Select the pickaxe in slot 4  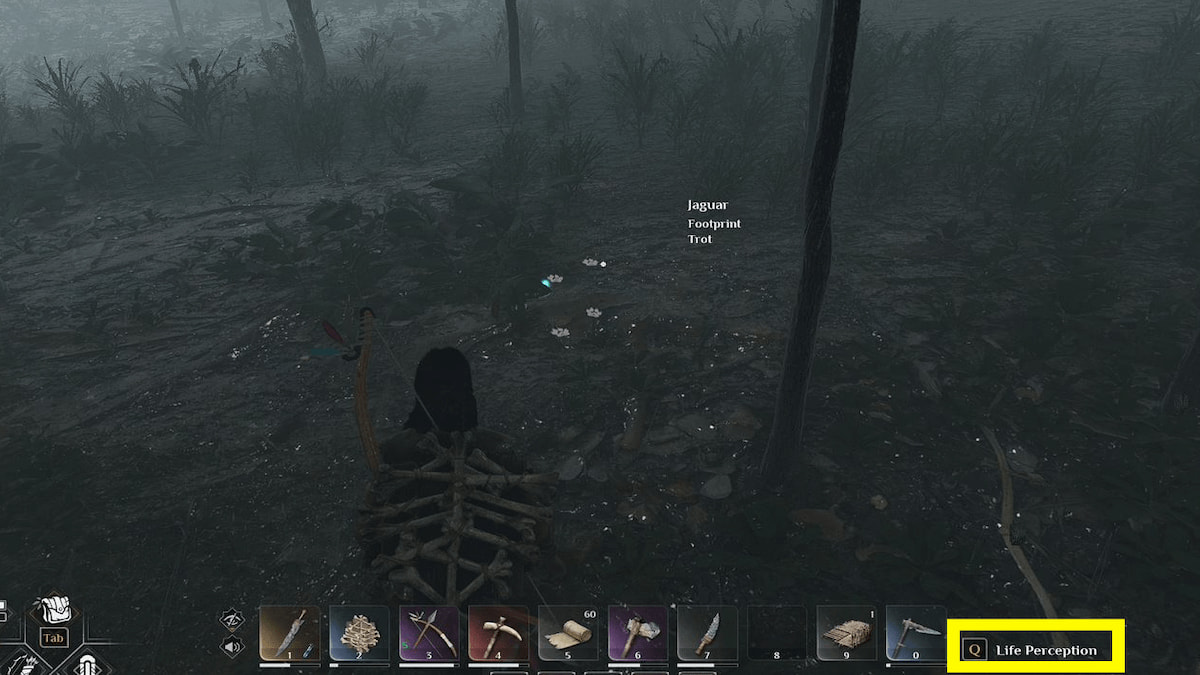pyautogui.click(x=498, y=632)
